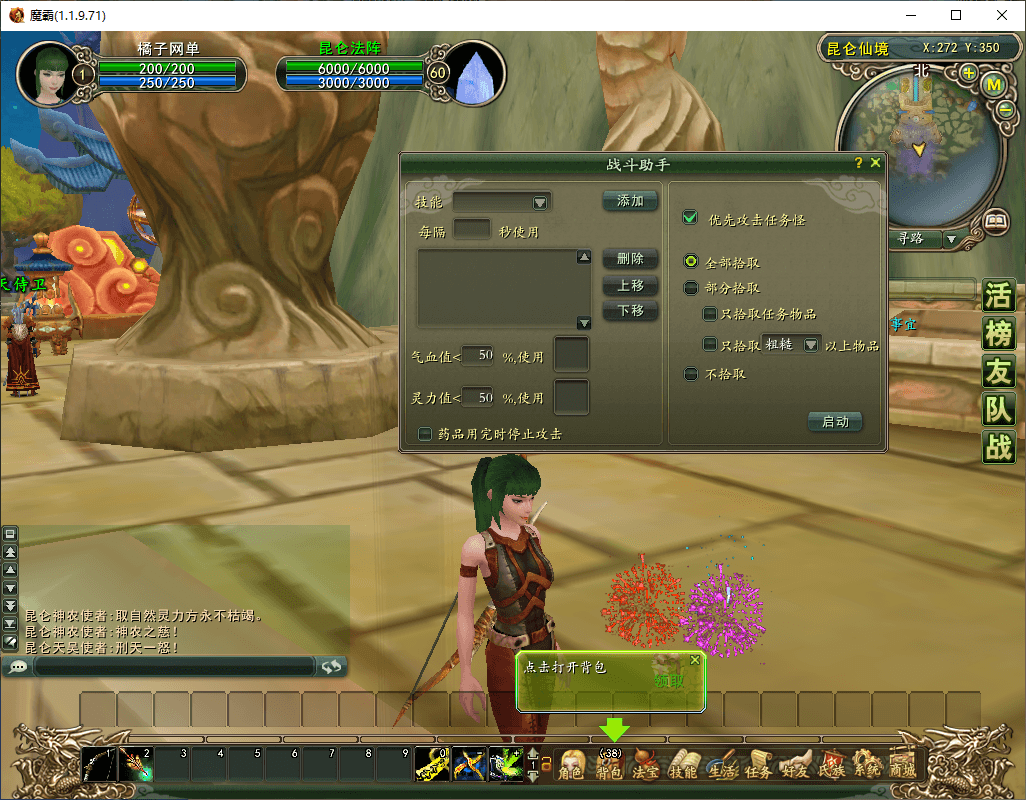The width and height of the screenshot is (1026, 800).
Task: Choose the 不拾取 no pickup option
Action: [x=690, y=374]
